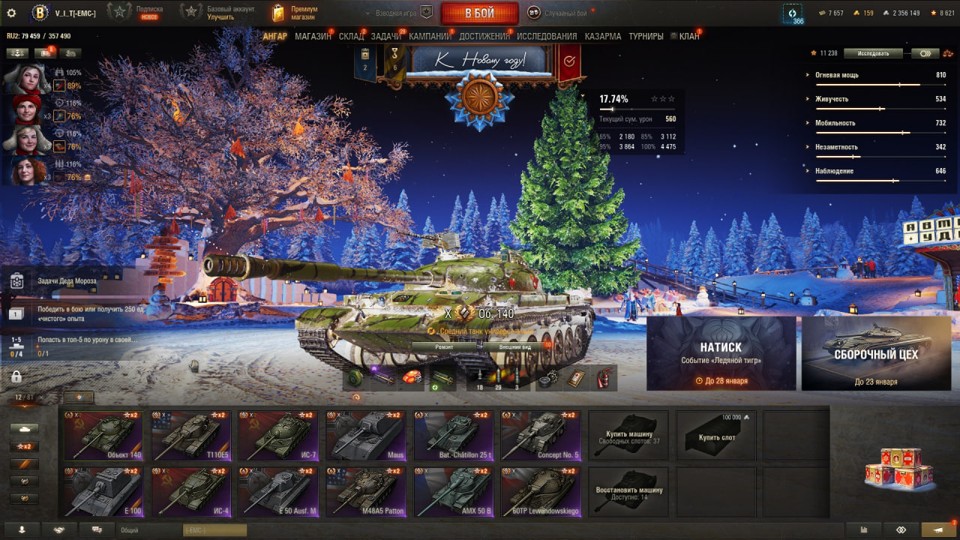The width and height of the screenshot is (960, 540).
Task: Select the AMX 50 B tank card
Action: [451, 489]
